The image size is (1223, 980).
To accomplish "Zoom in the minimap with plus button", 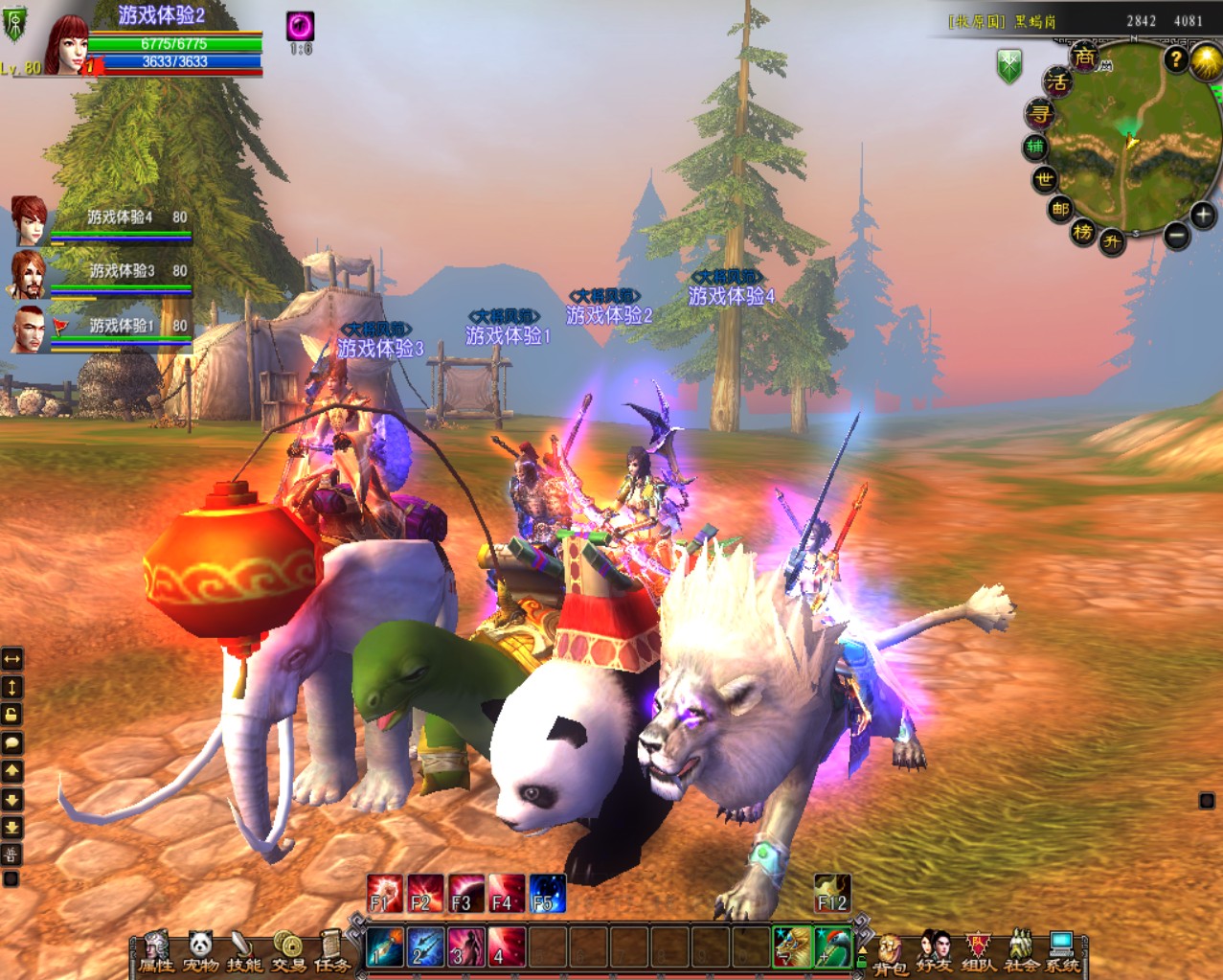I will tap(1203, 215).
